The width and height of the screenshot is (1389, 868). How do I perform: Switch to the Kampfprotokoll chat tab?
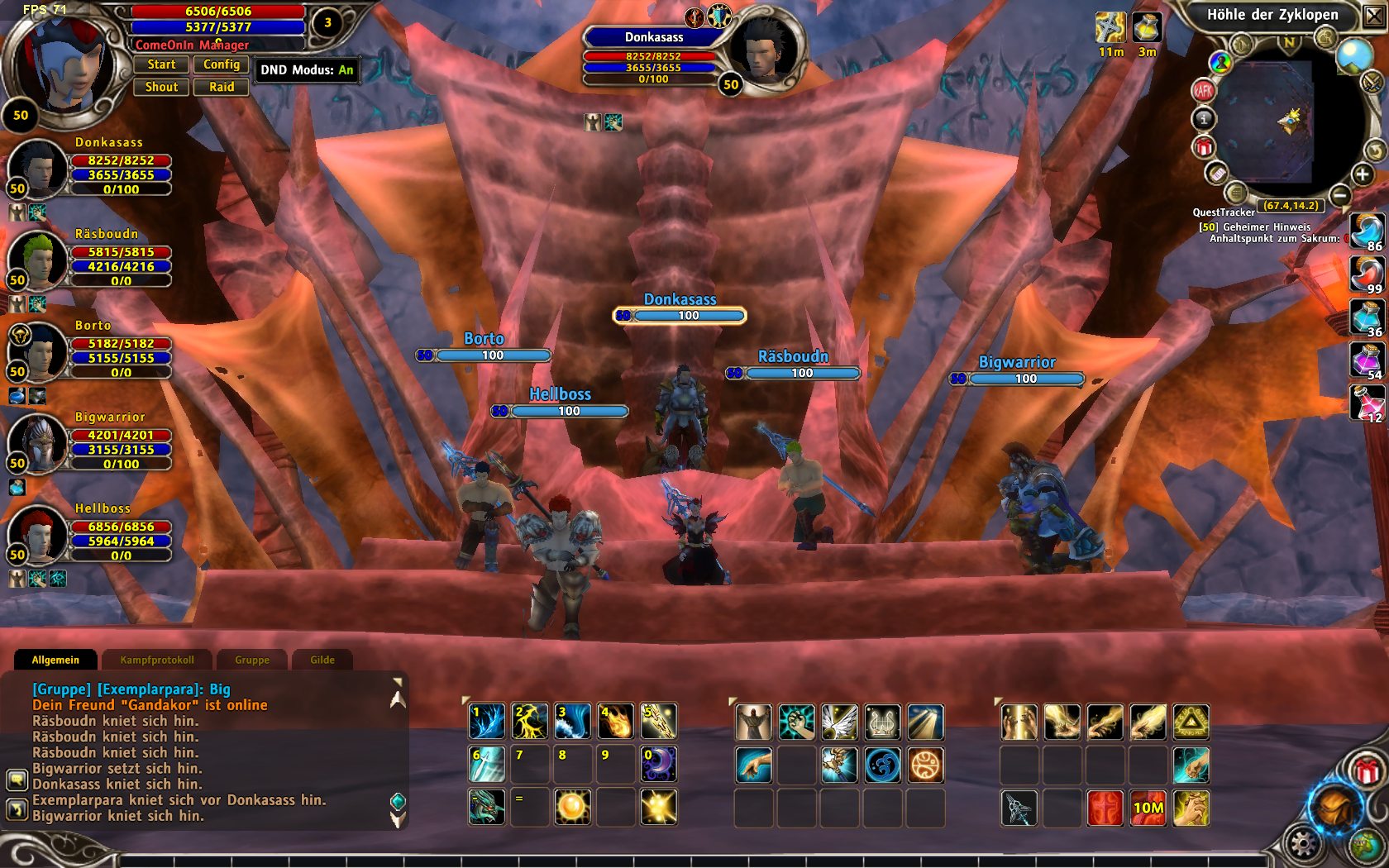click(x=157, y=660)
